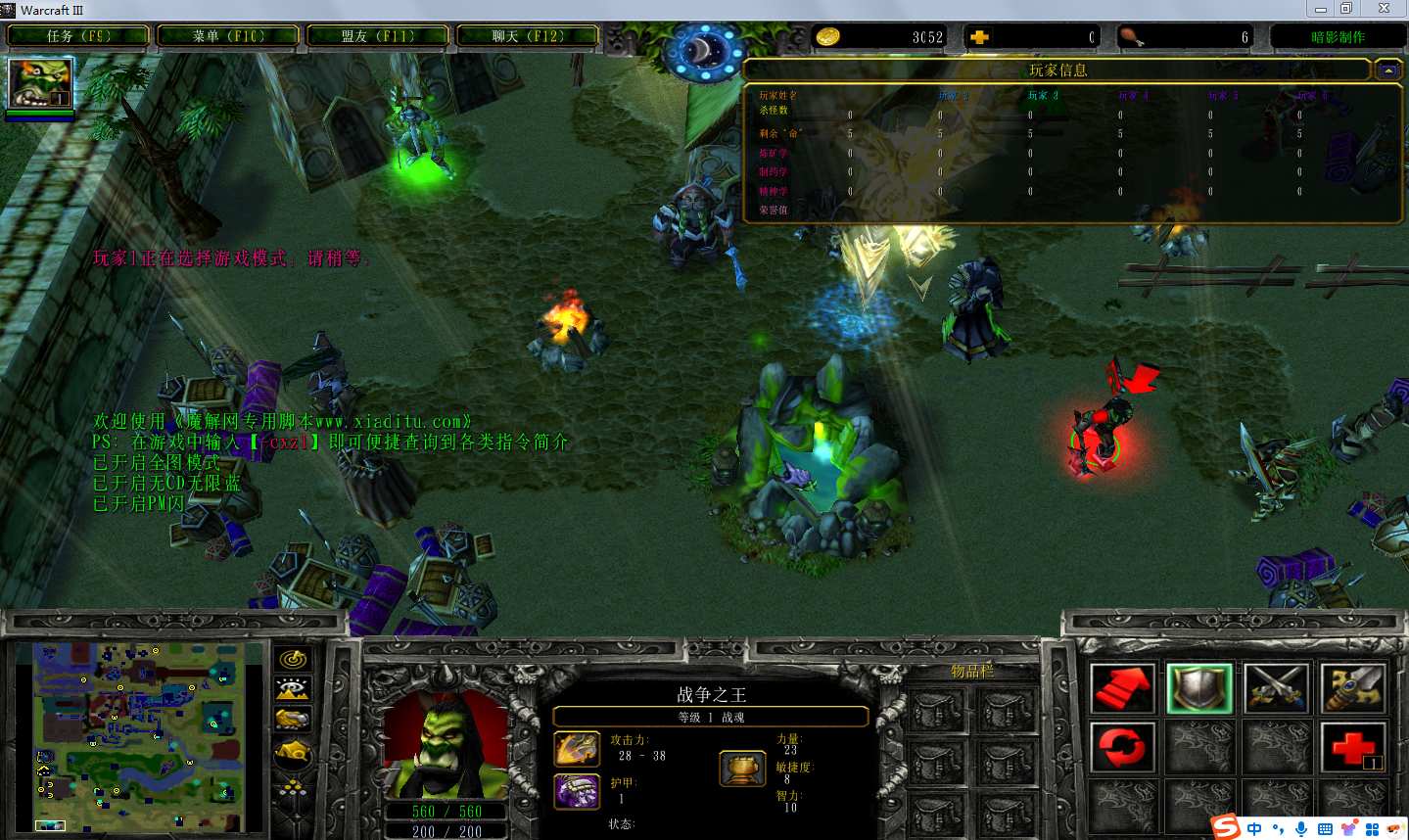Toggle minimap creep camp display button
Image resolution: width=1409 pixels, height=840 pixels.
(x=293, y=752)
